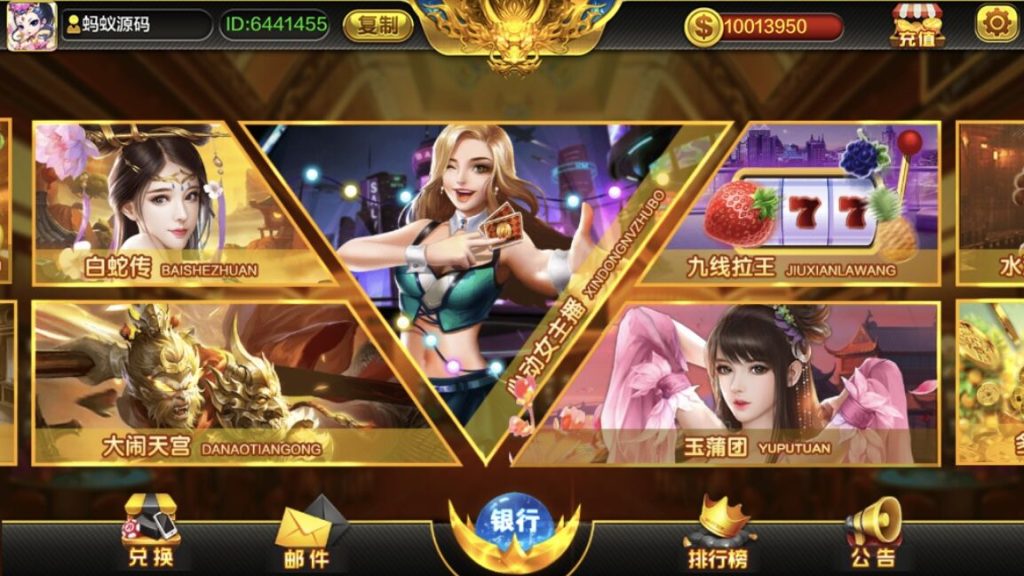Click the gold dollar coin icon
Image resolution: width=1024 pixels, height=576 pixels.
coord(703,26)
